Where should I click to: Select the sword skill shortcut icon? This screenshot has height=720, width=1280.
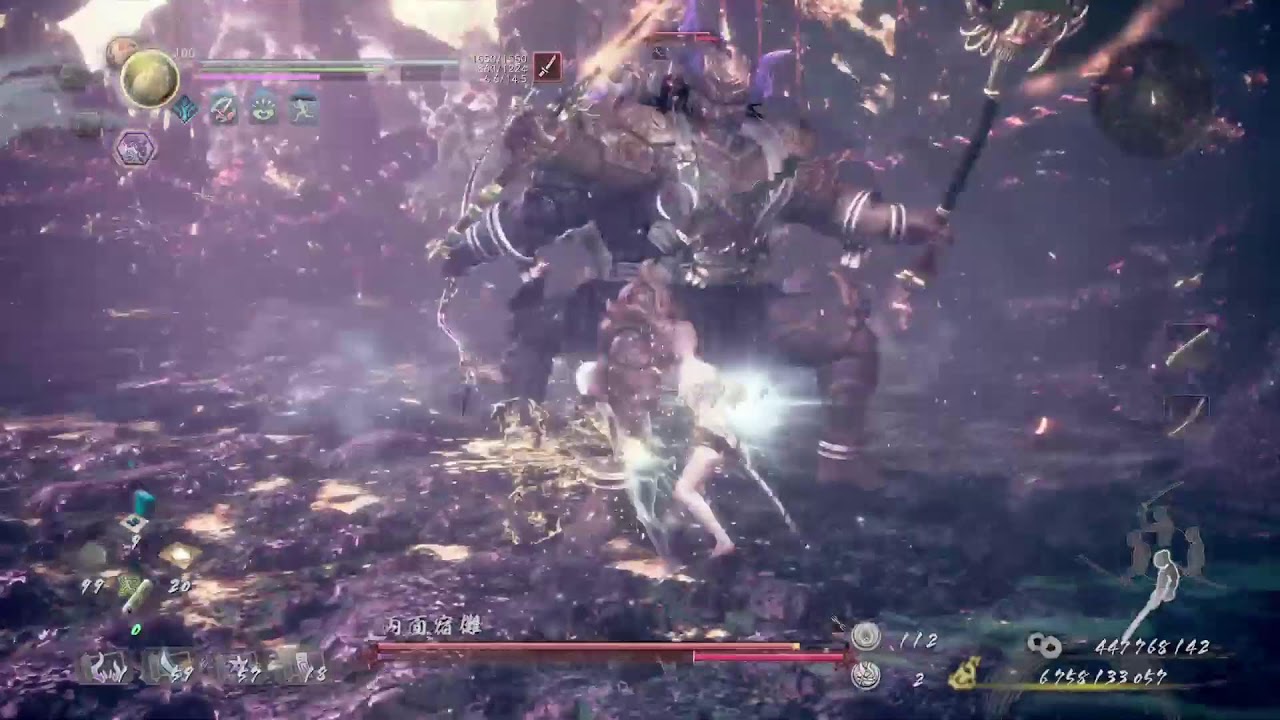tap(224, 110)
